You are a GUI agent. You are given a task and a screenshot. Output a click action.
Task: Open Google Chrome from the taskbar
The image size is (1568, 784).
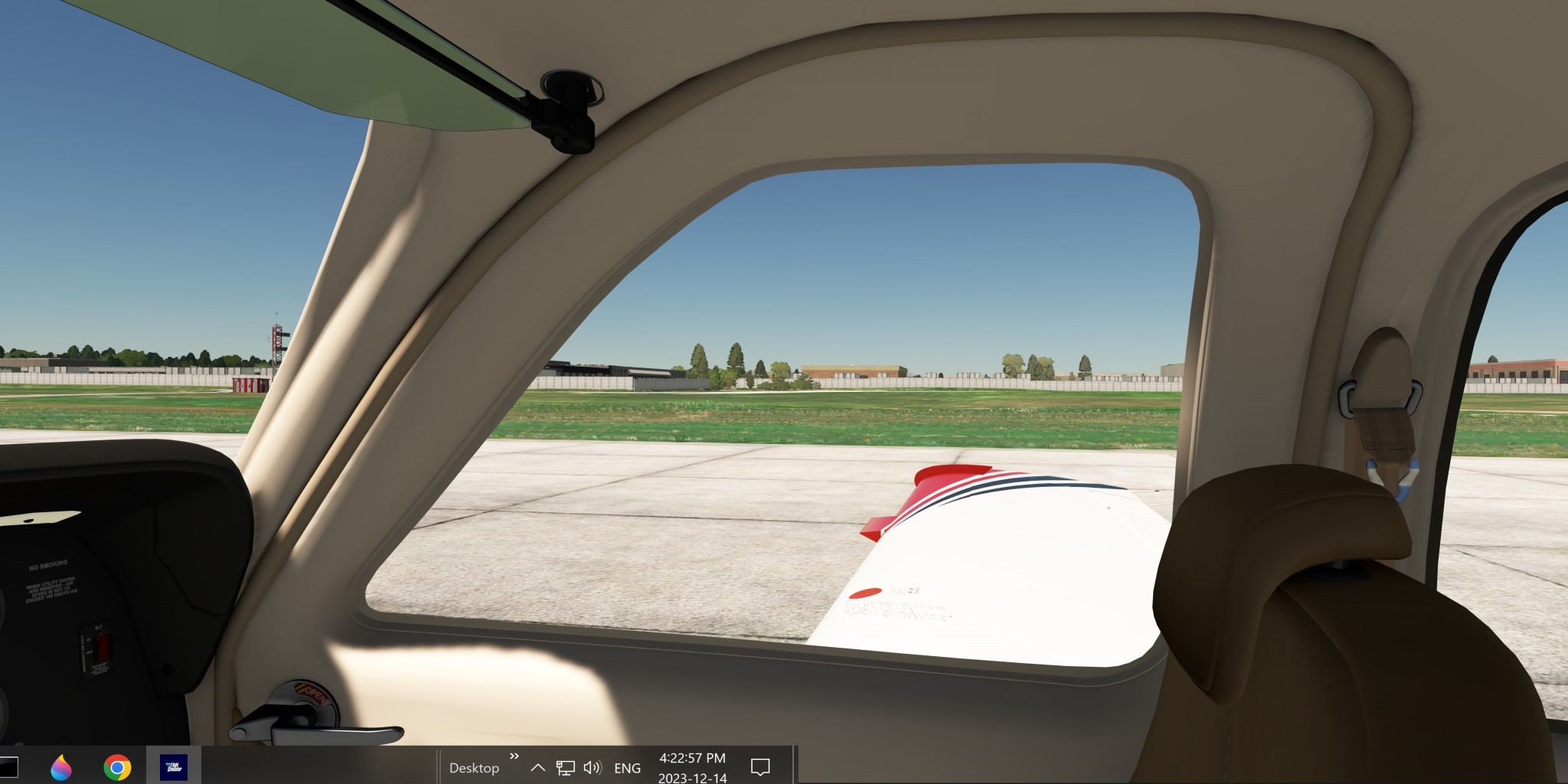click(117, 766)
